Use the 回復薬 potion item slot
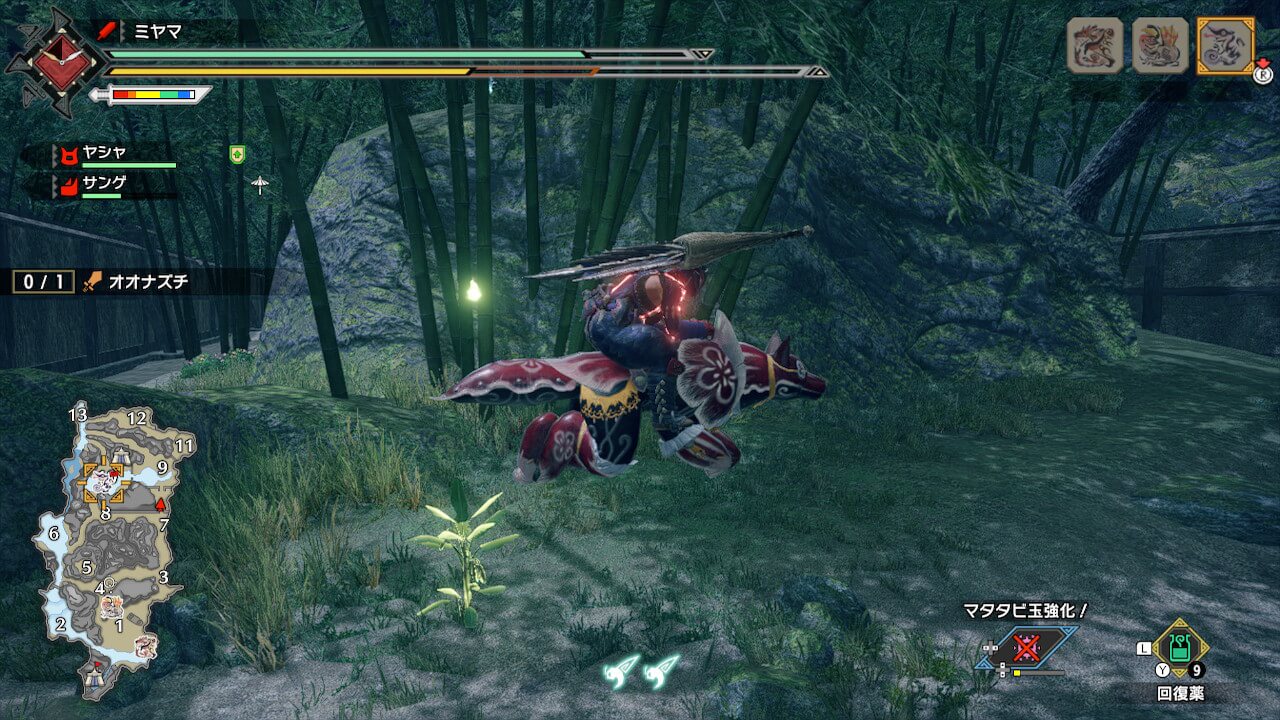This screenshot has width=1280, height=720. 1180,648
